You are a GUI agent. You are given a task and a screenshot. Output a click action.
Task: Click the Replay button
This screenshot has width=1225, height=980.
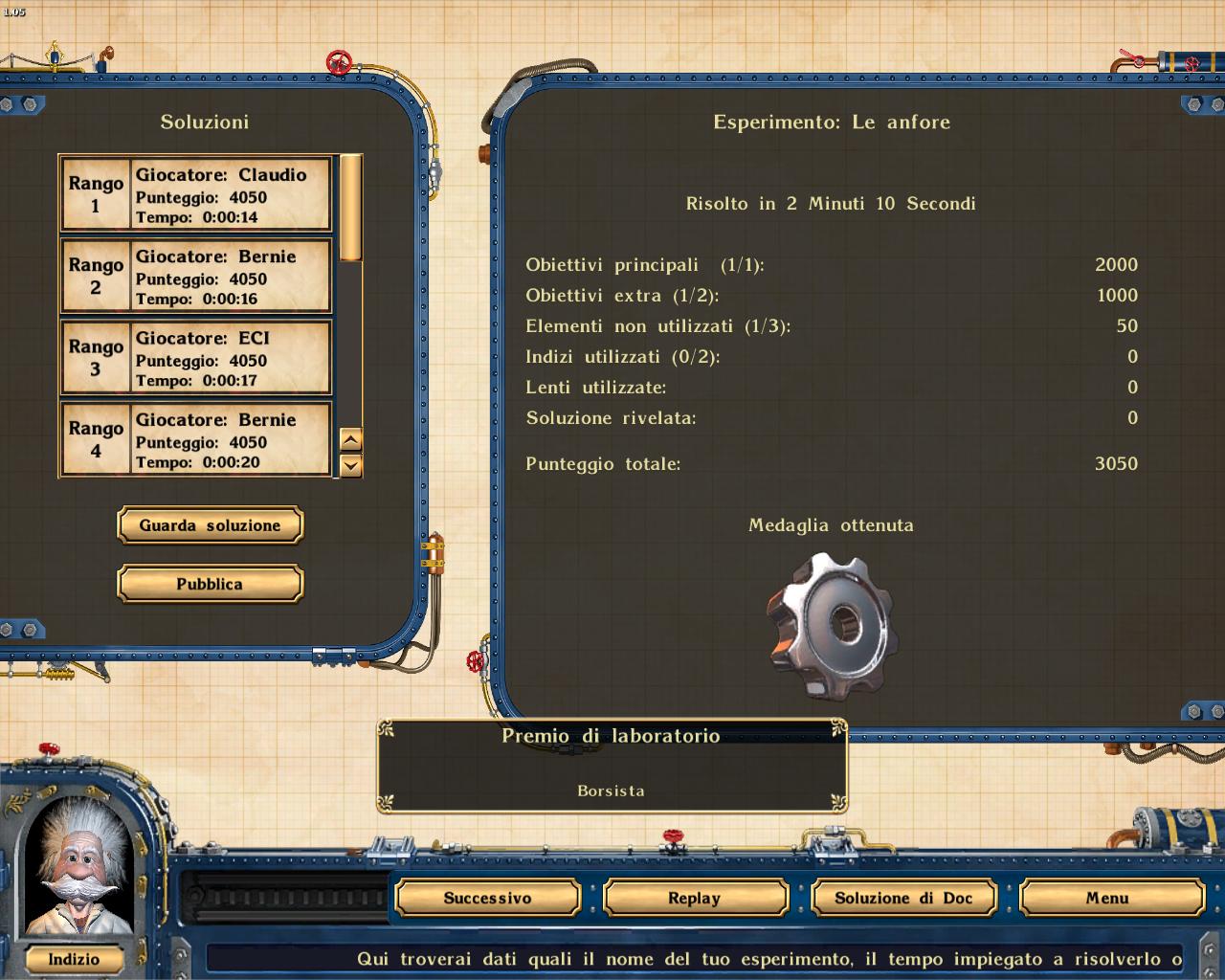[694, 898]
